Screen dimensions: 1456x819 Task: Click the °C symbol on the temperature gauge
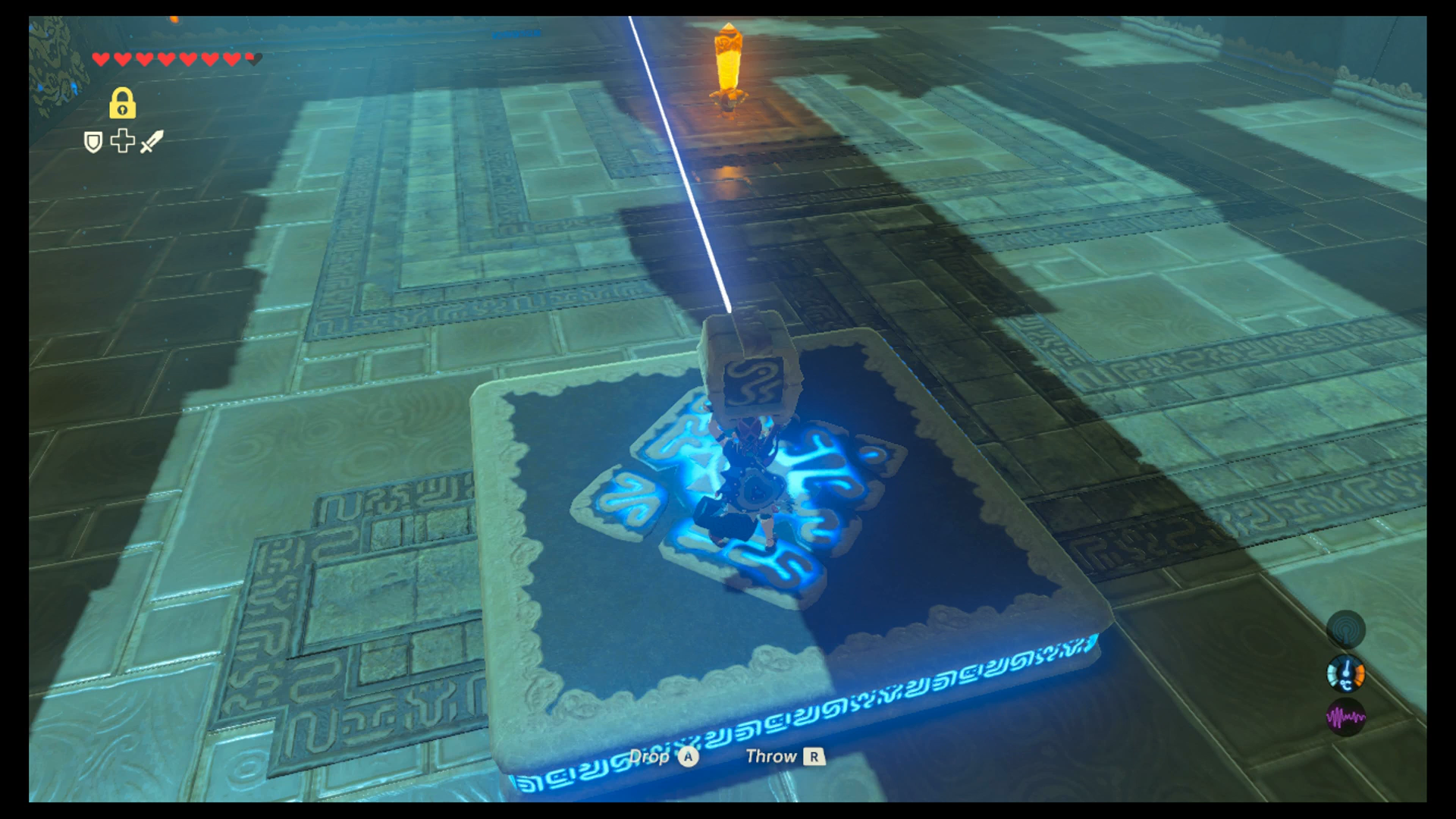coord(1345,686)
